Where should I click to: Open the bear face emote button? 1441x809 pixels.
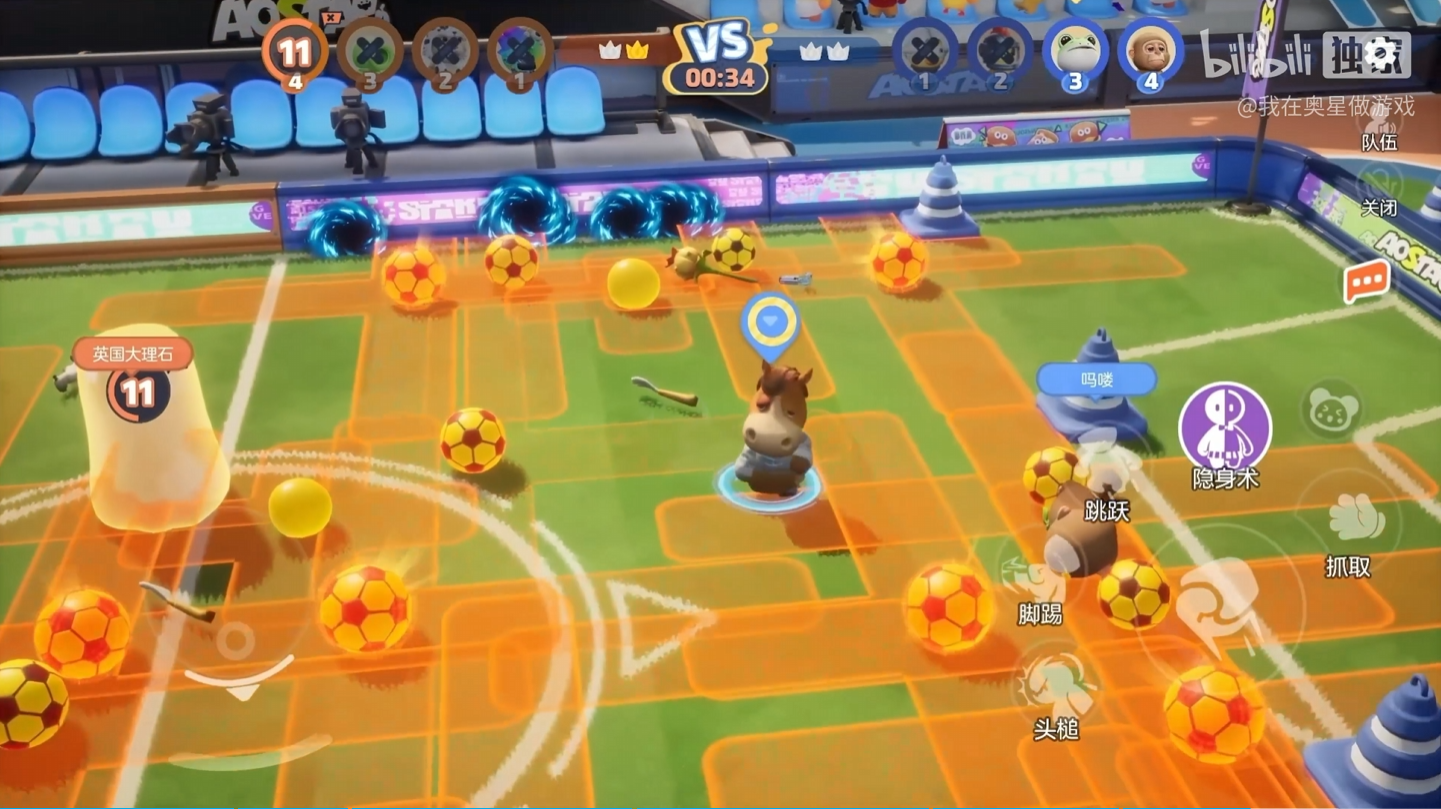(x=1332, y=411)
